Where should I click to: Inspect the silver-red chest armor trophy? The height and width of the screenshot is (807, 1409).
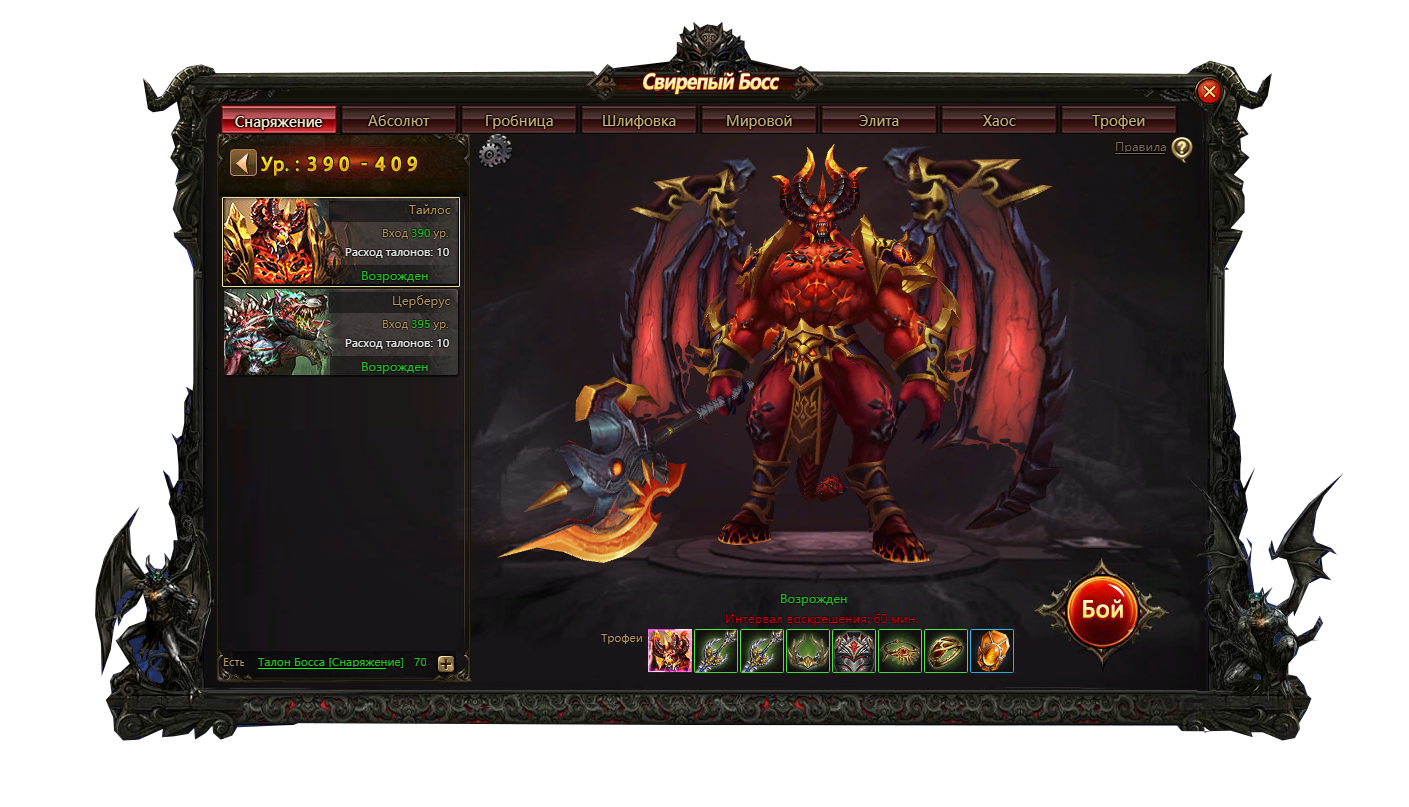coord(854,651)
